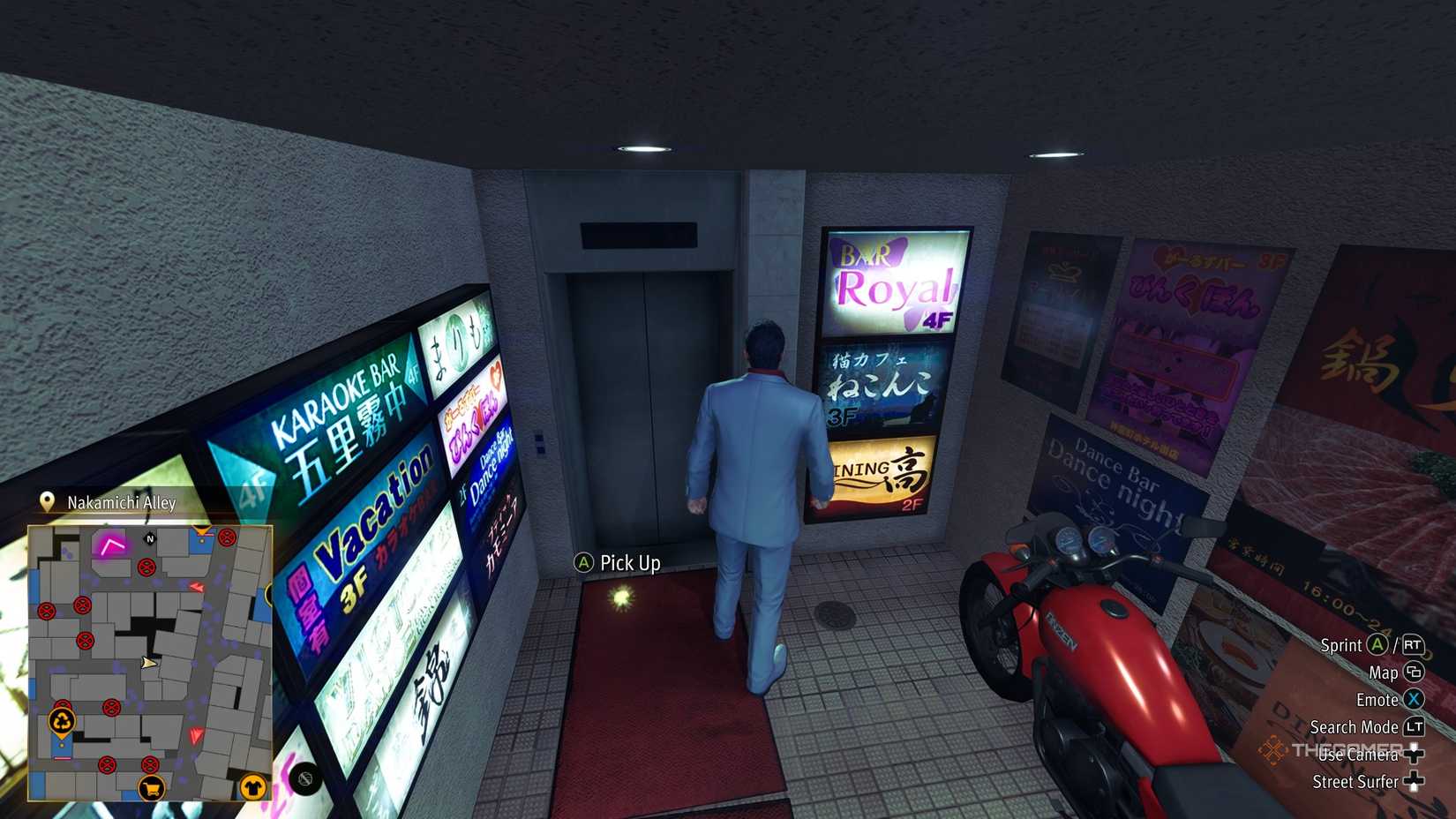Toggle Street Surfer with the d-pad down icon
This screenshot has width=1456, height=819.
coord(1413,781)
